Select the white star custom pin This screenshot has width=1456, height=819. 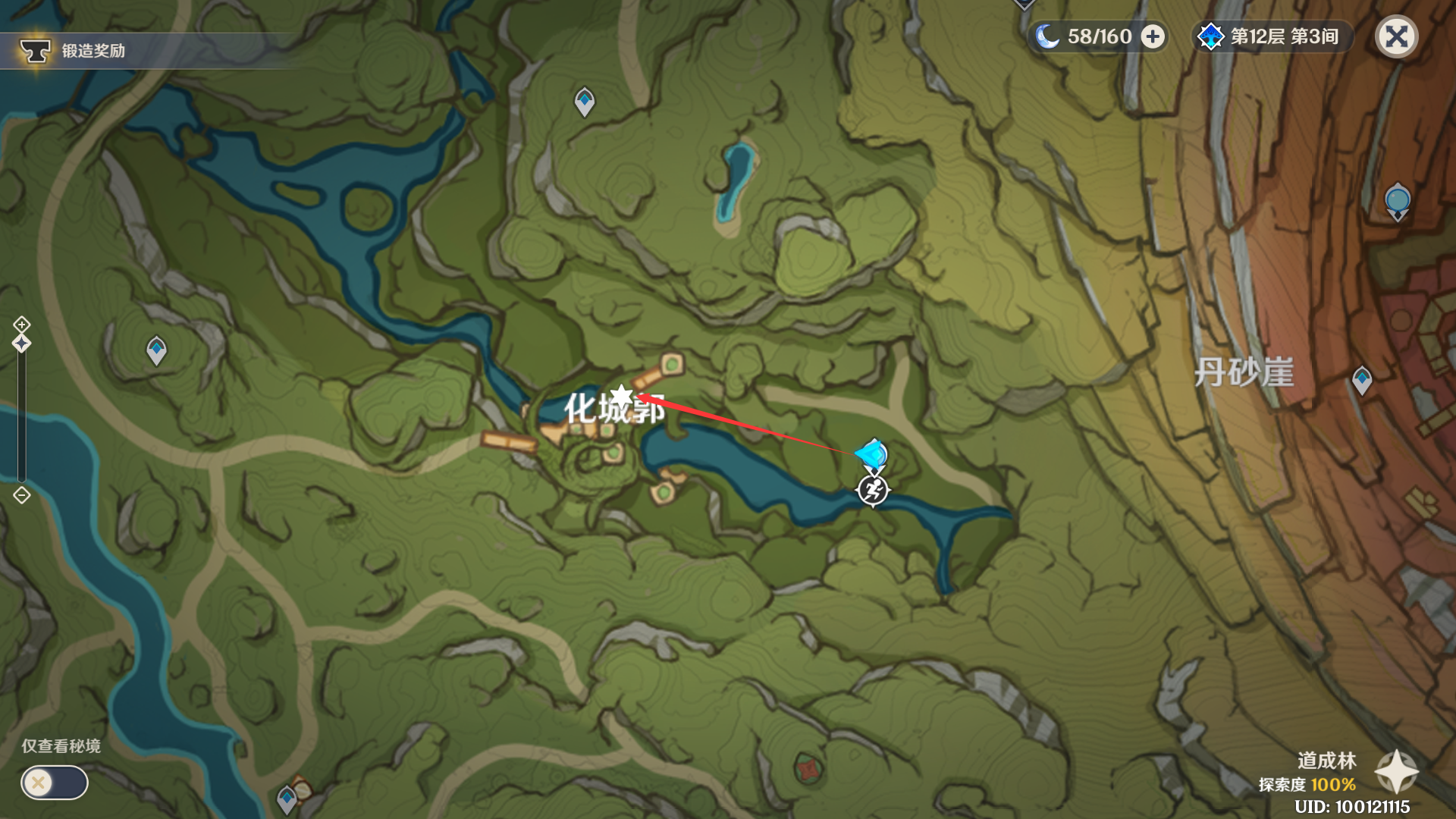point(621,396)
